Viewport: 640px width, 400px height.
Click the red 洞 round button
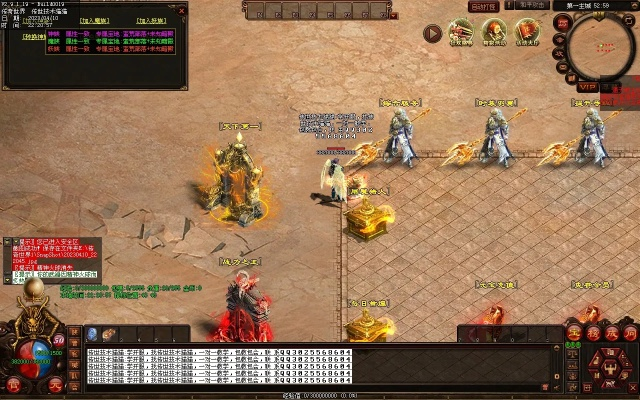click(629, 333)
